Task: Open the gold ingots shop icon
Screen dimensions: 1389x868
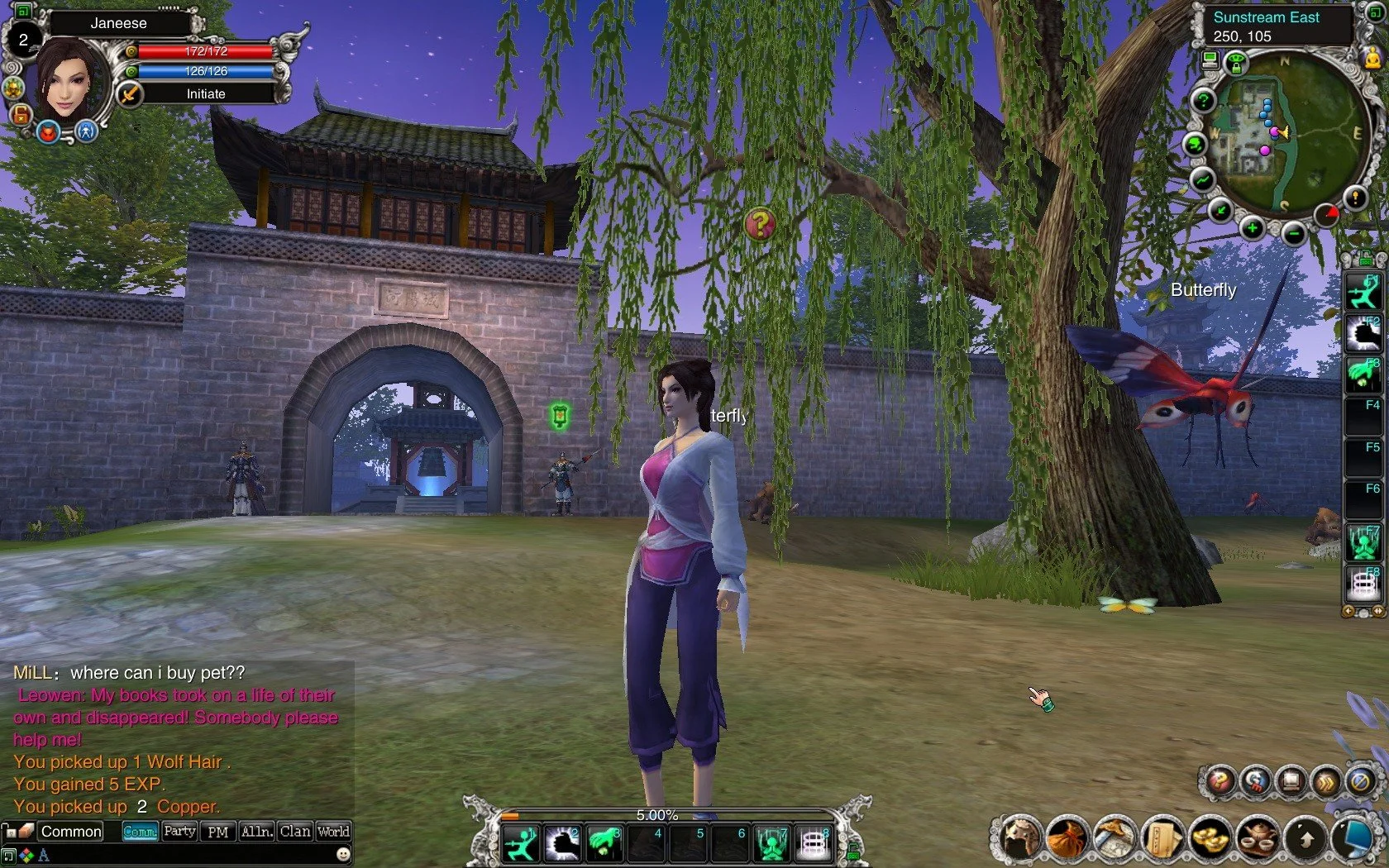Action: coord(1210,837)
